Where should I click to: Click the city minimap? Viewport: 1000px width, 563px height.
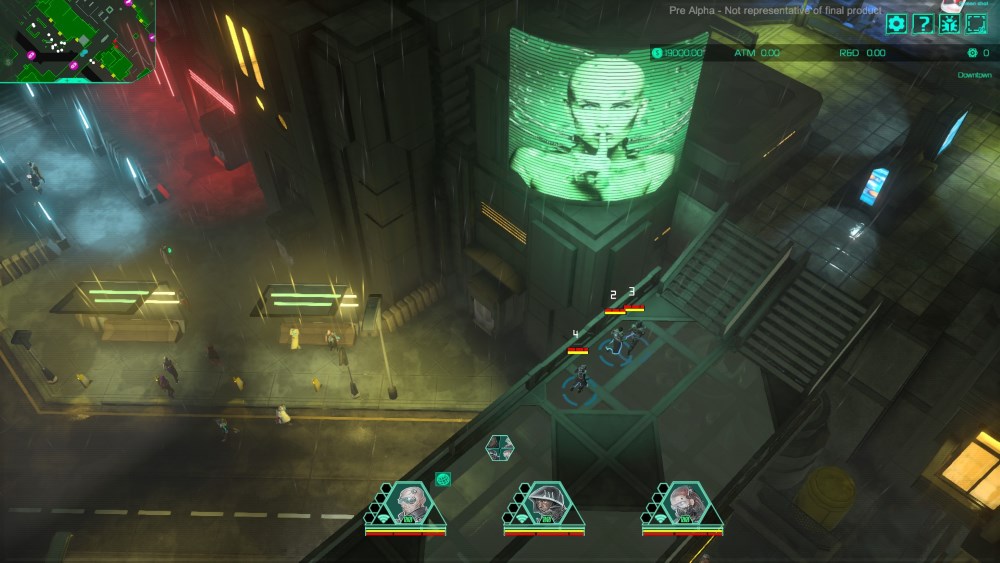75,38
